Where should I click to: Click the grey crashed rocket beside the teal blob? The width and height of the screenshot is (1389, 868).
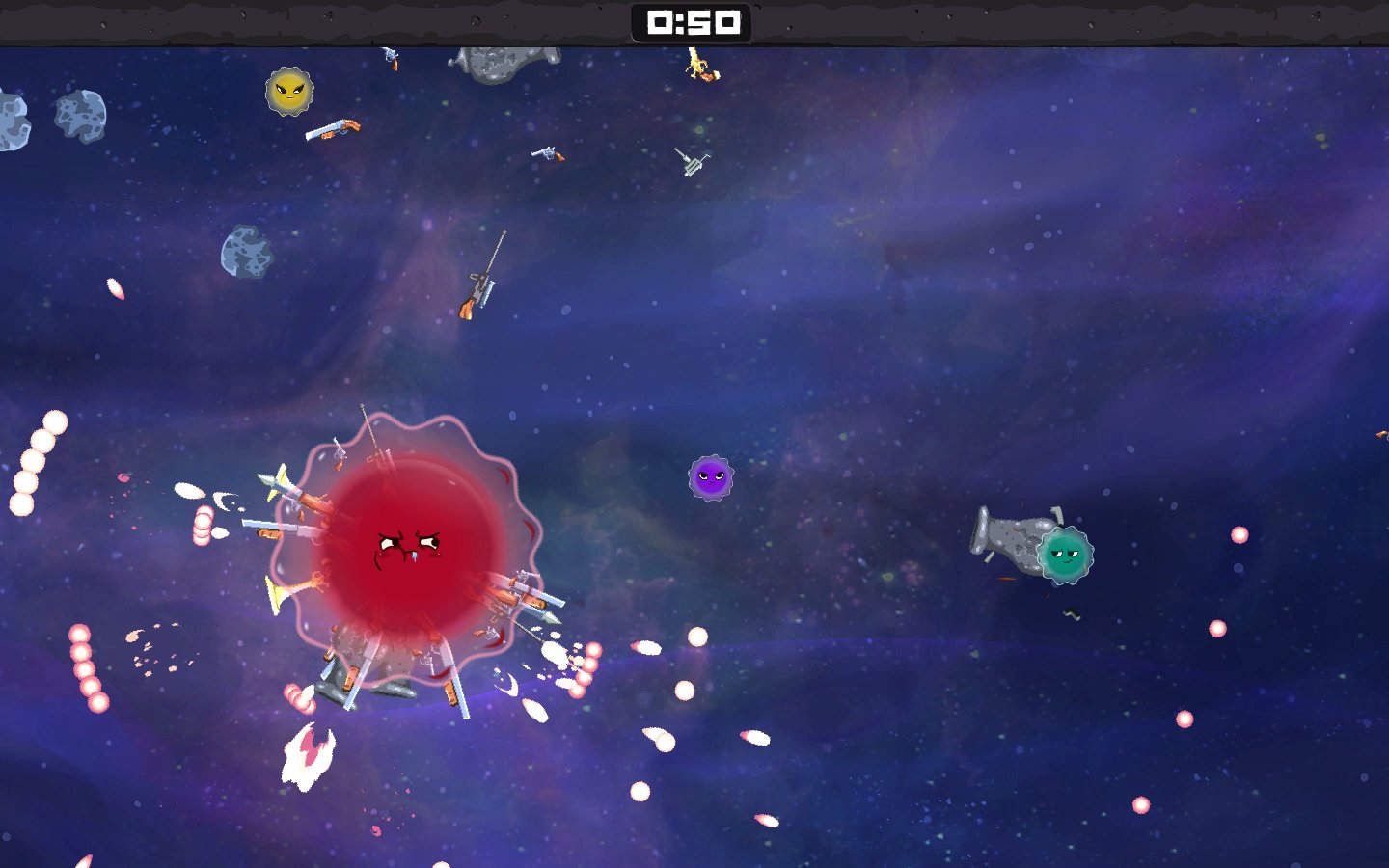[1005, 538]
